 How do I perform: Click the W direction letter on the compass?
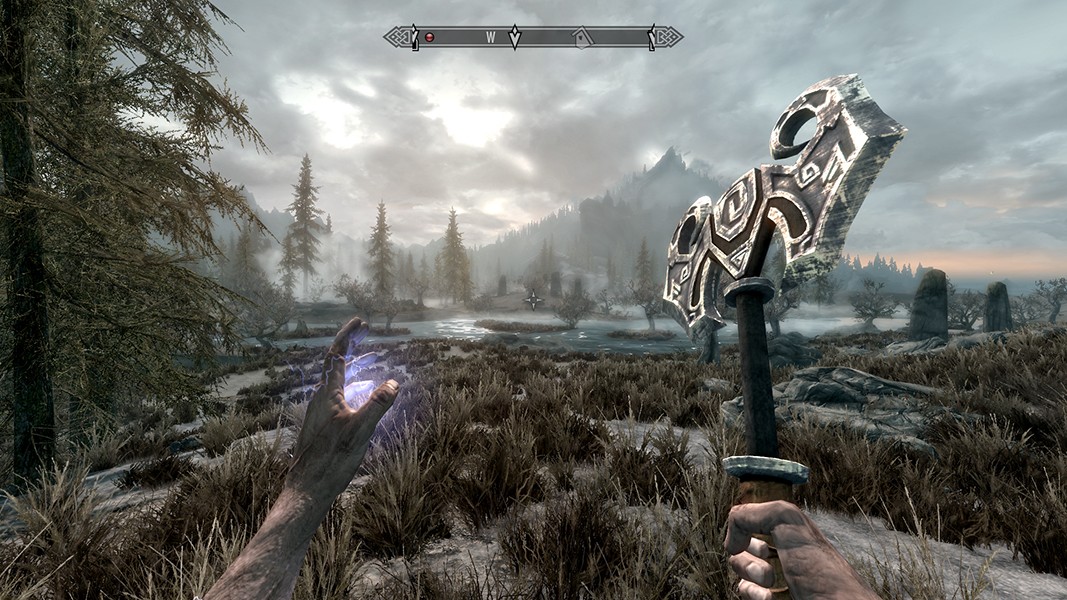pyautogui.click(x=491, y=37)
